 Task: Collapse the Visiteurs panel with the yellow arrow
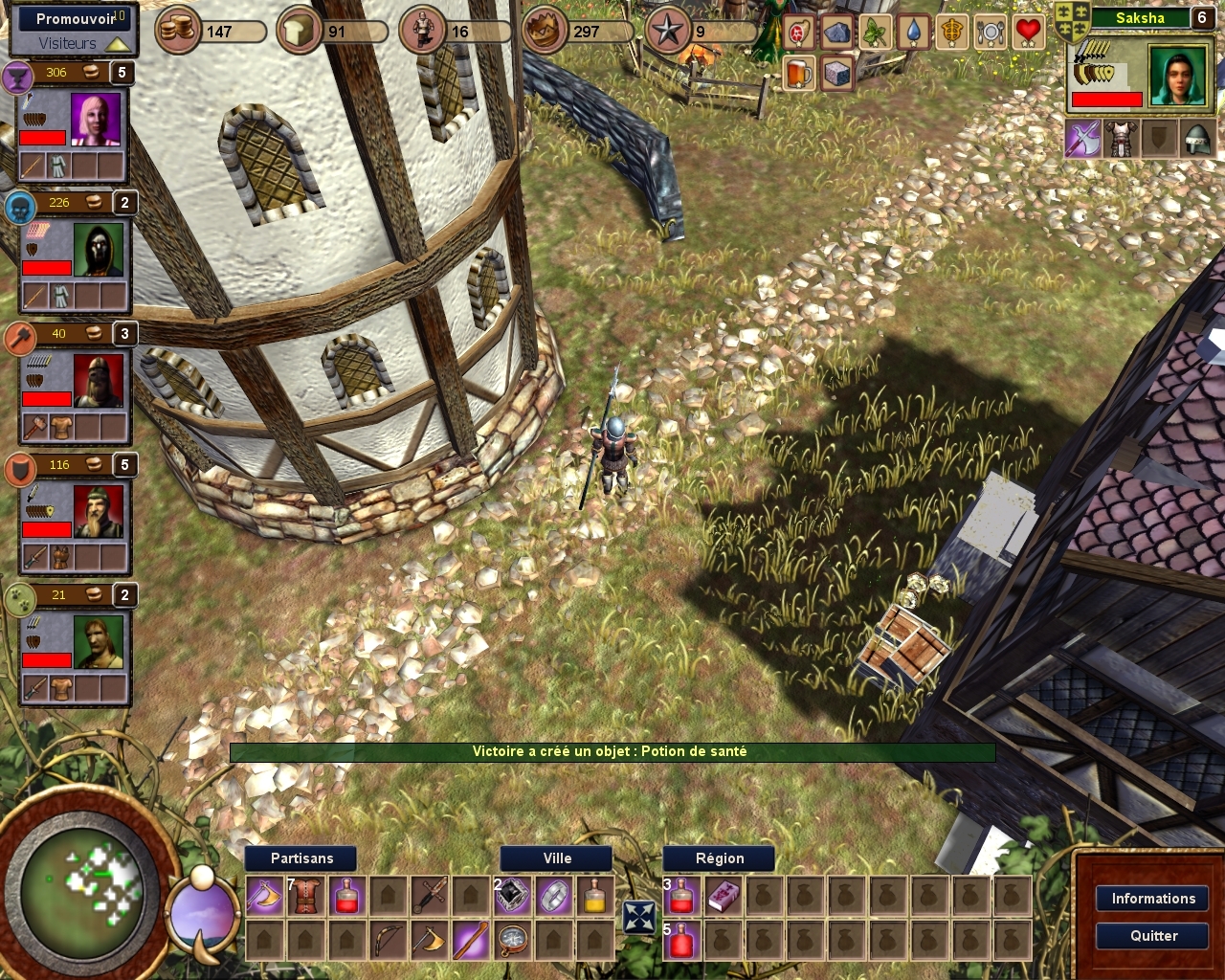click(x=118, y=44)
